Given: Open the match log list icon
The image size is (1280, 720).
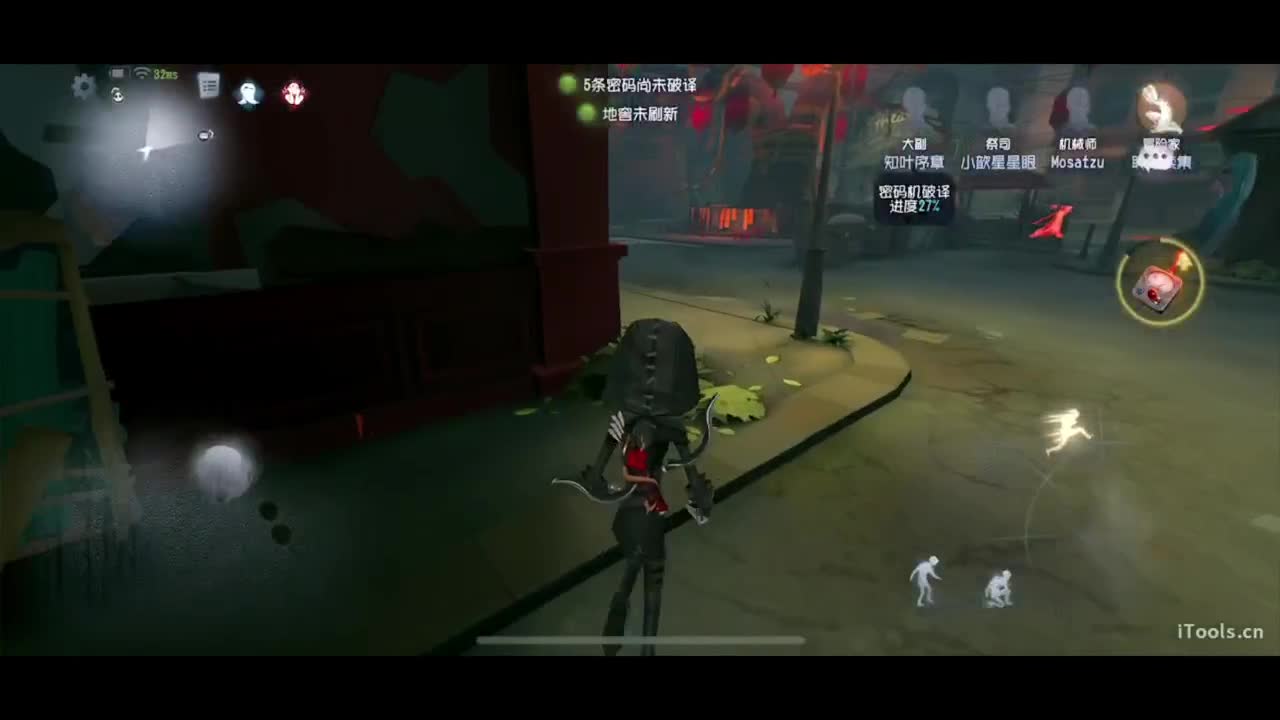Looking at the screenshot, I should coord(208,85).
